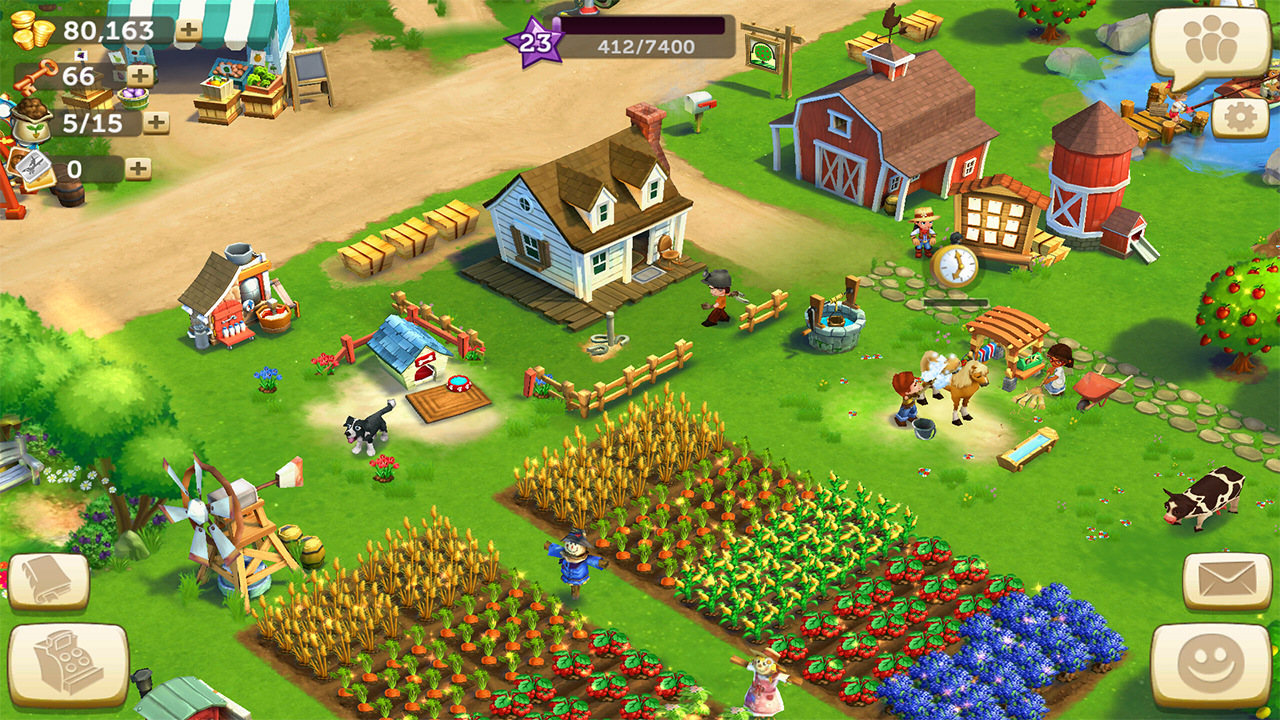Open the friends speech-bubble button
The width and height of the screenshot is (1280, 720).
tap(1210, 45)
